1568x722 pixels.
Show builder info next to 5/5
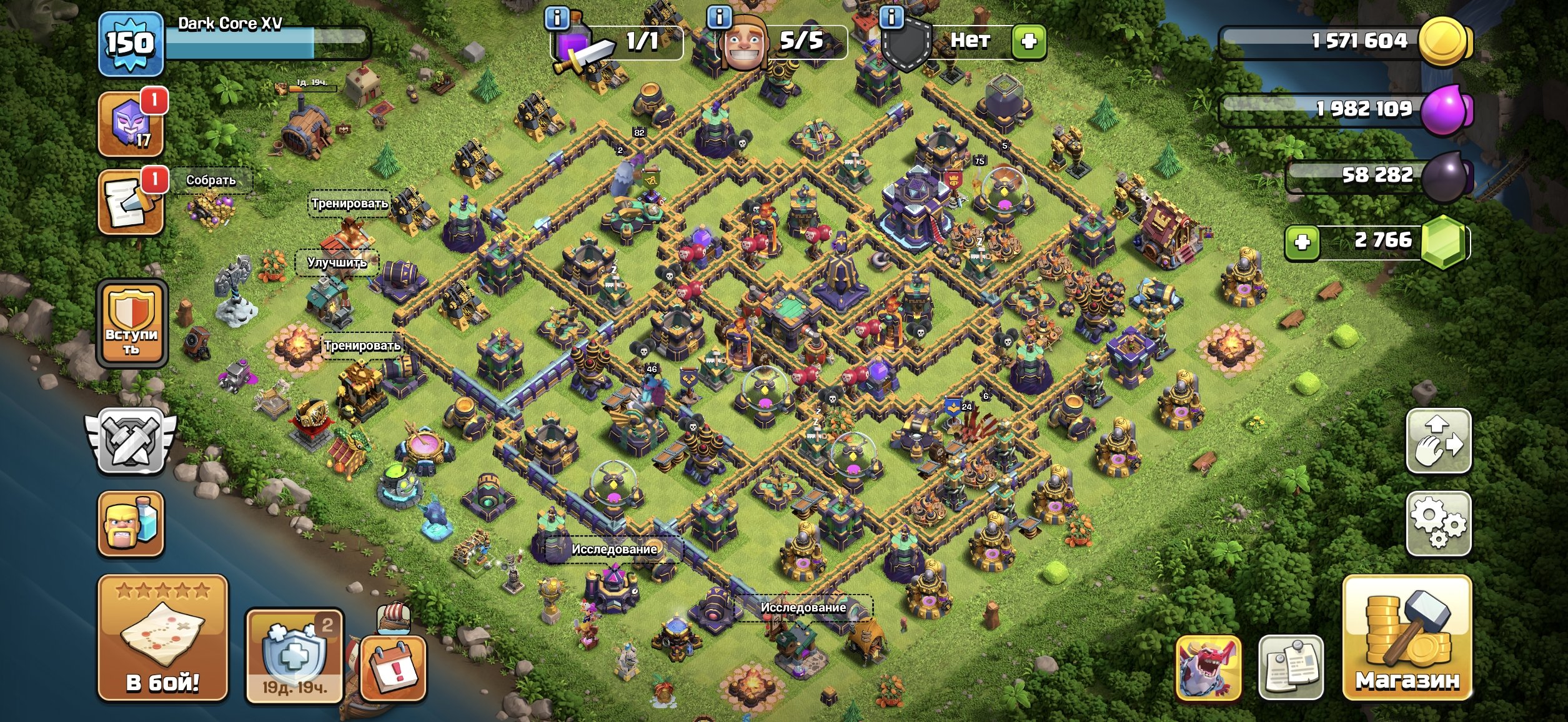tap(719, 17)
